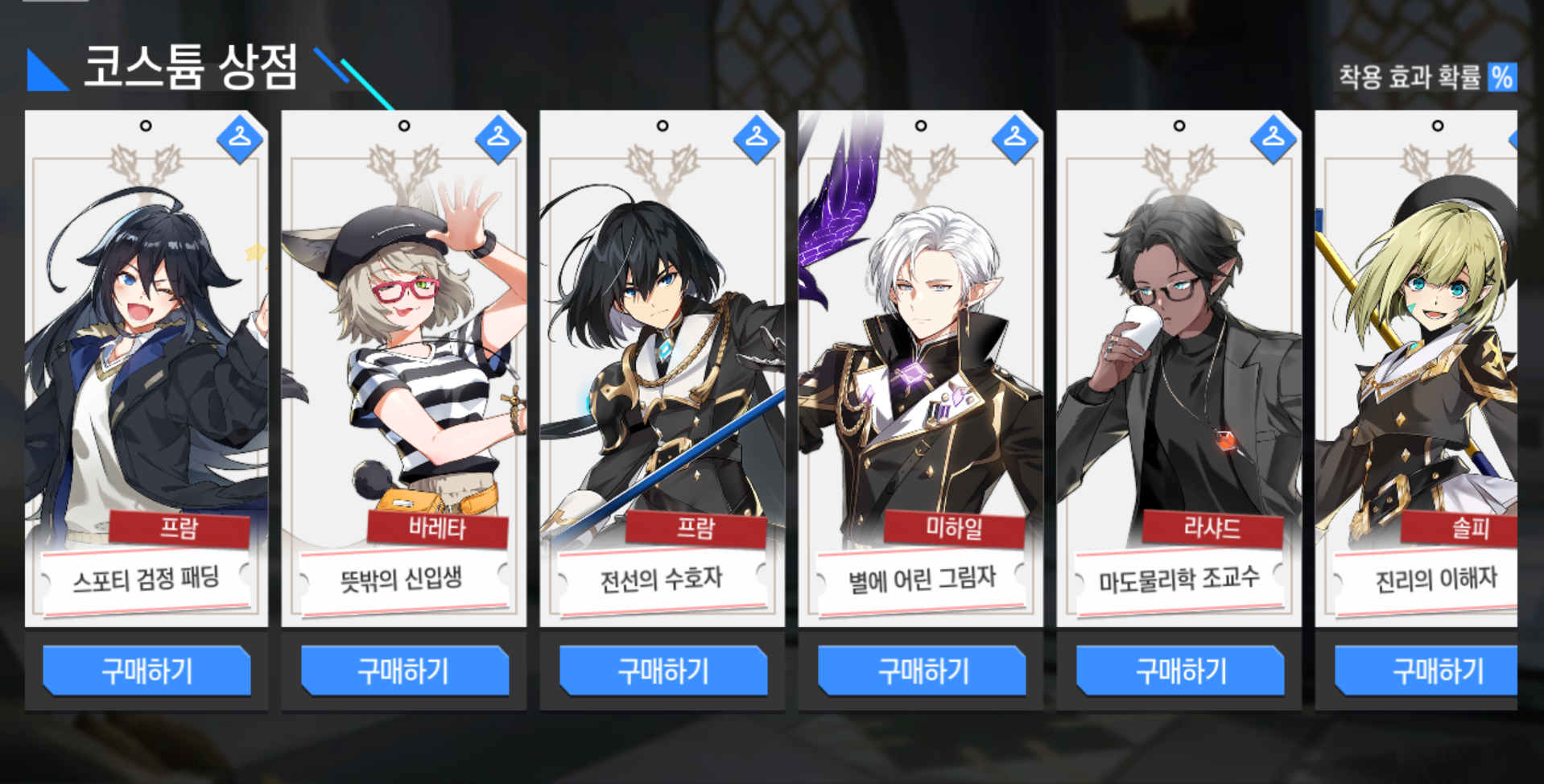This screenshot has height=784, width=1544.
Task: Click the hanger icon on 라샤드's card
Action: (x=1273, y=138)
